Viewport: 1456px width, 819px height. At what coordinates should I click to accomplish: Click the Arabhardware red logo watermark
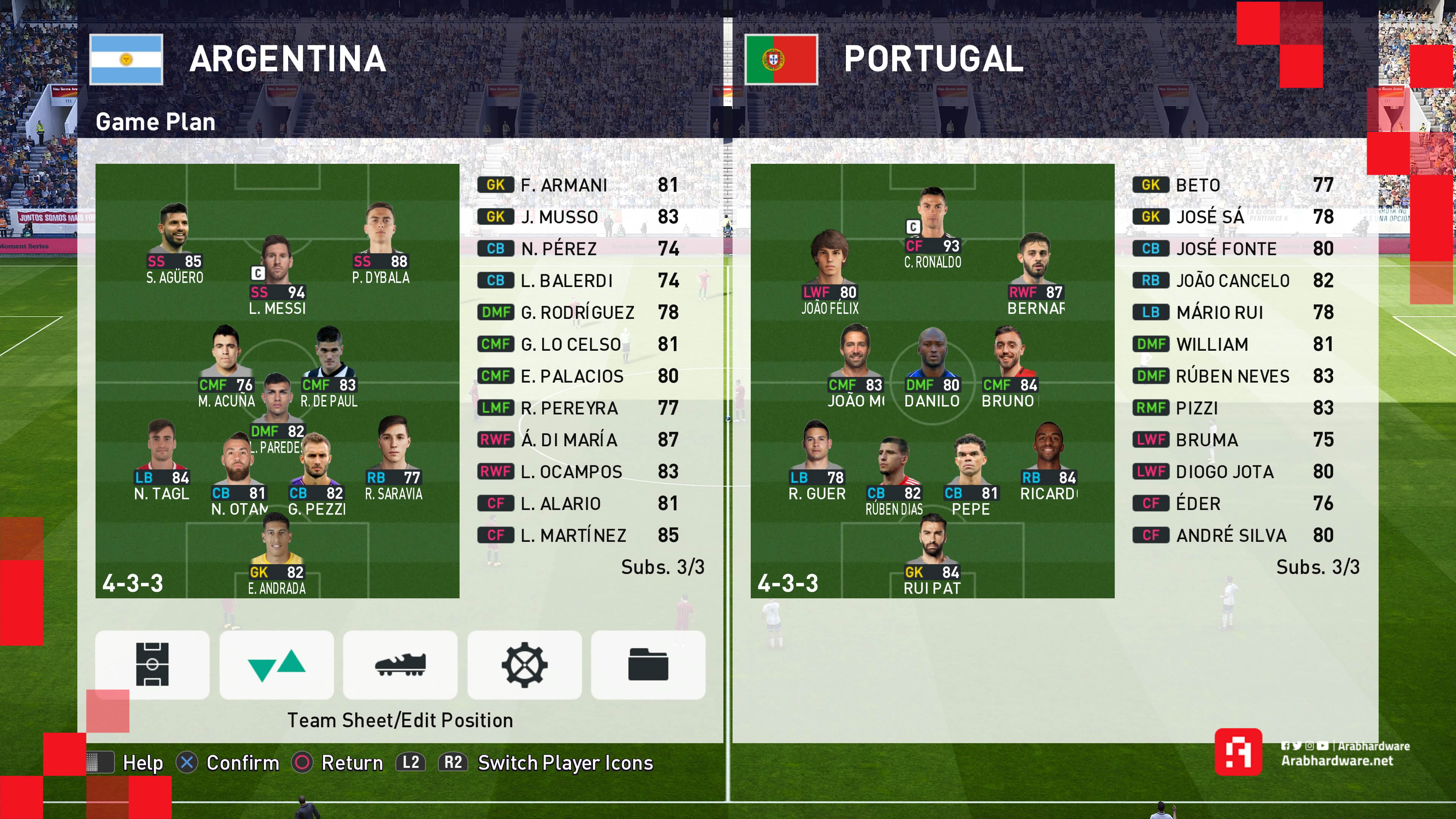1238,752
